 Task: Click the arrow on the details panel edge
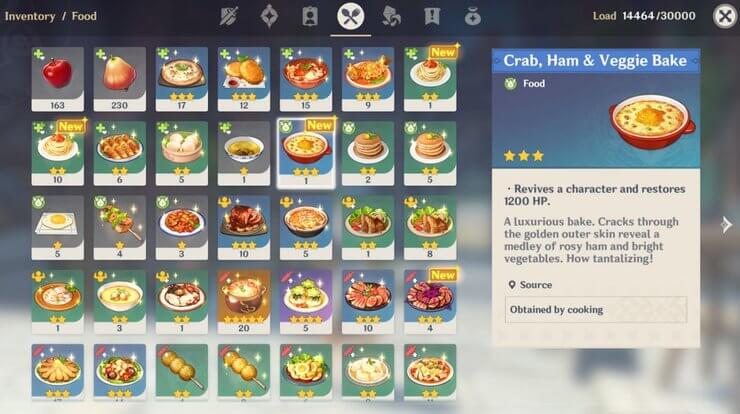pyautogui.click(x=727, y=223)
